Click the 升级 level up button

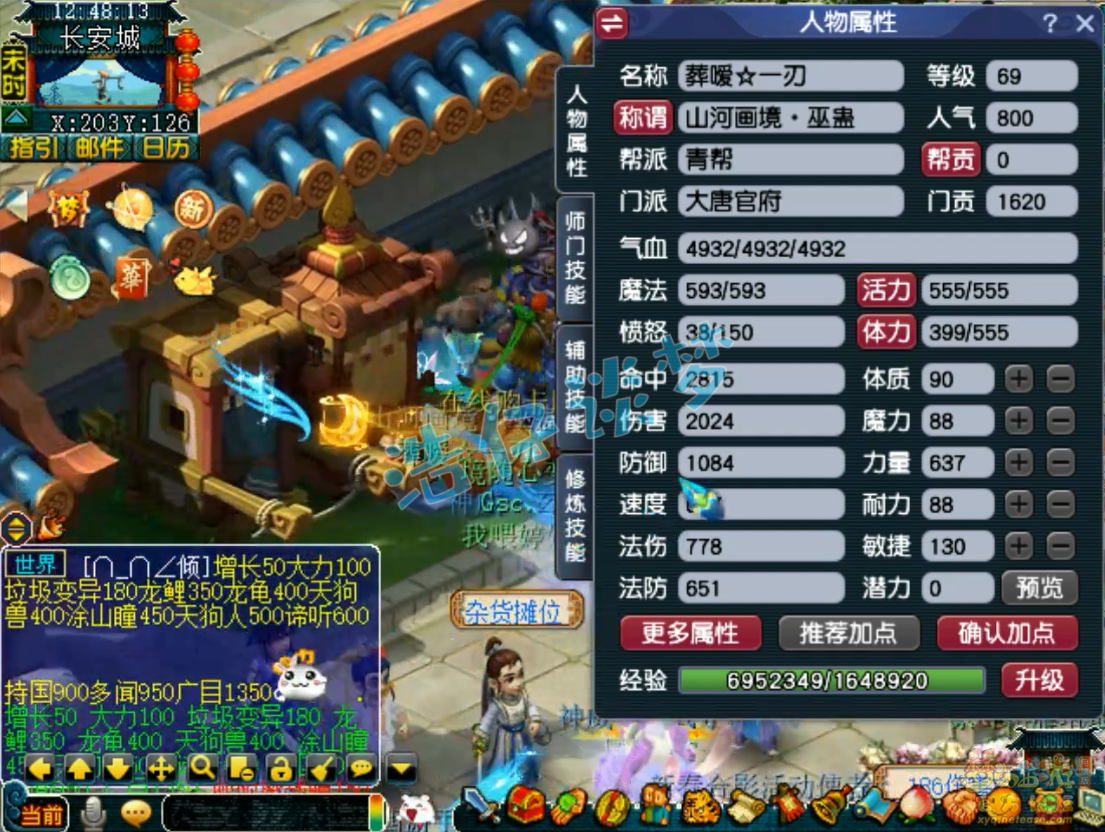pos(1039,680)
